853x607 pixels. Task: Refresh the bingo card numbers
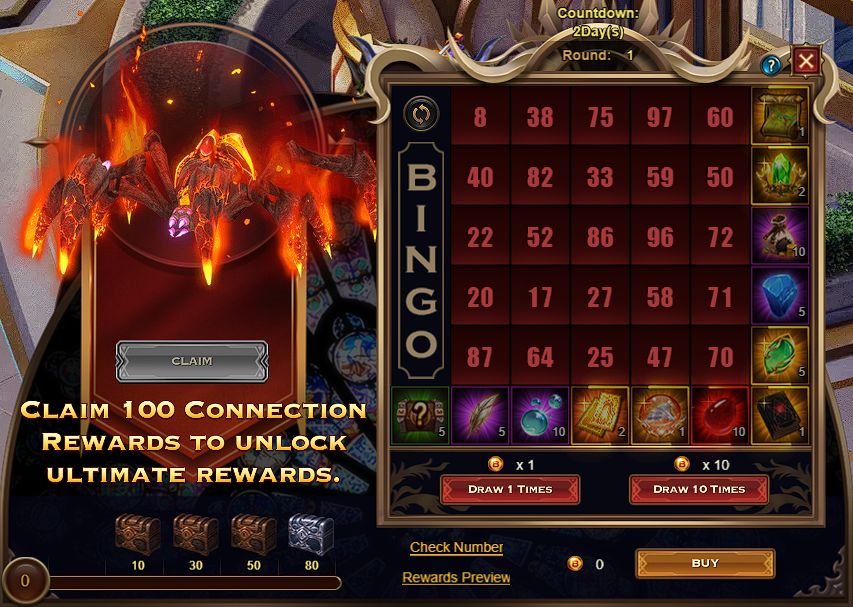420,114
